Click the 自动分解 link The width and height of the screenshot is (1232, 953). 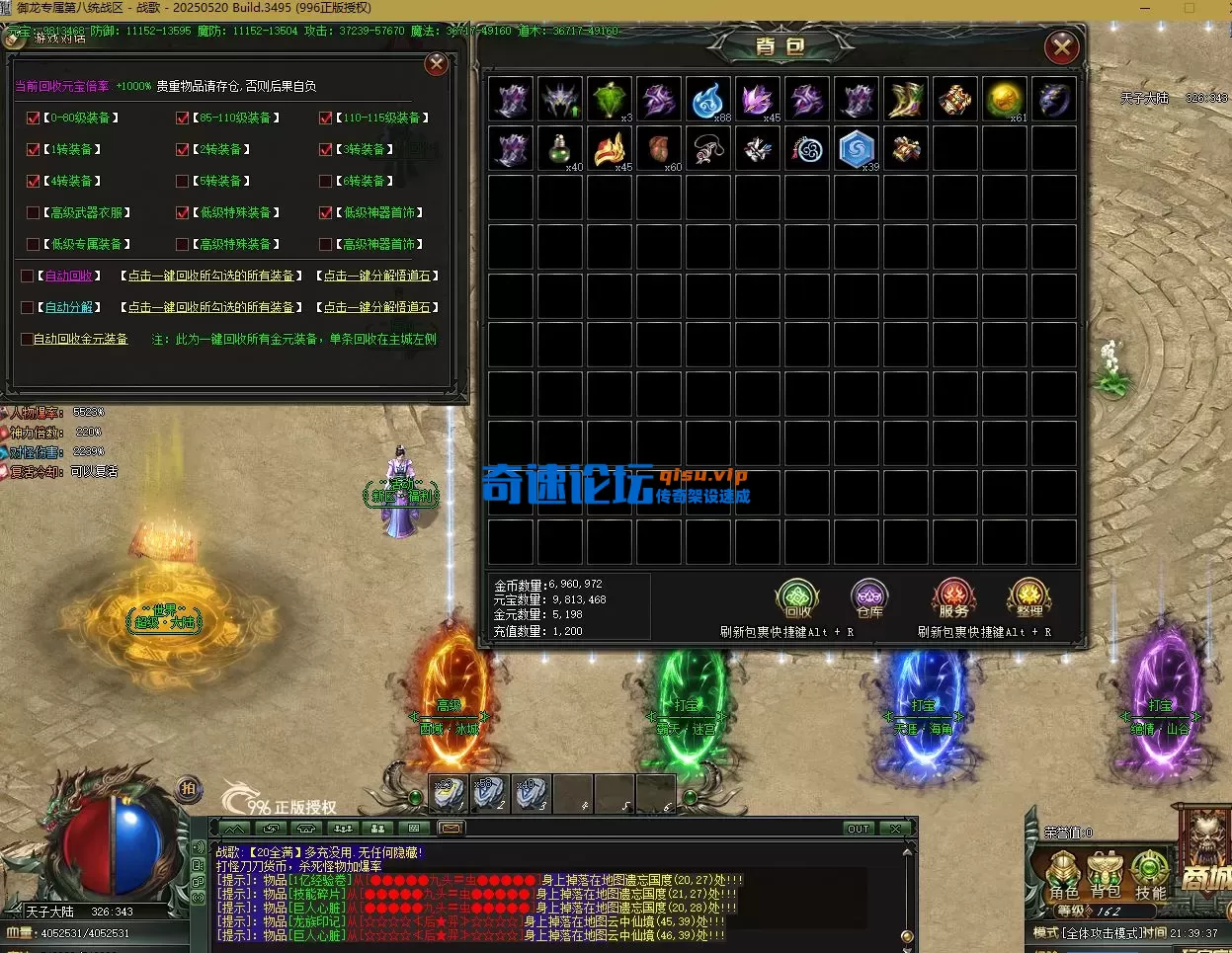68,307
